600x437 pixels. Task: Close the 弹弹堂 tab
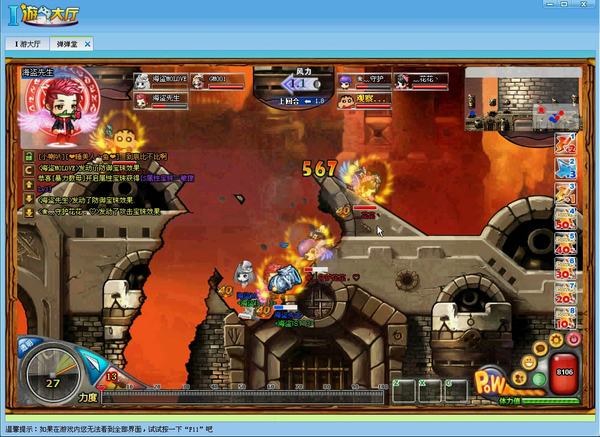click(x=87, y=44)
